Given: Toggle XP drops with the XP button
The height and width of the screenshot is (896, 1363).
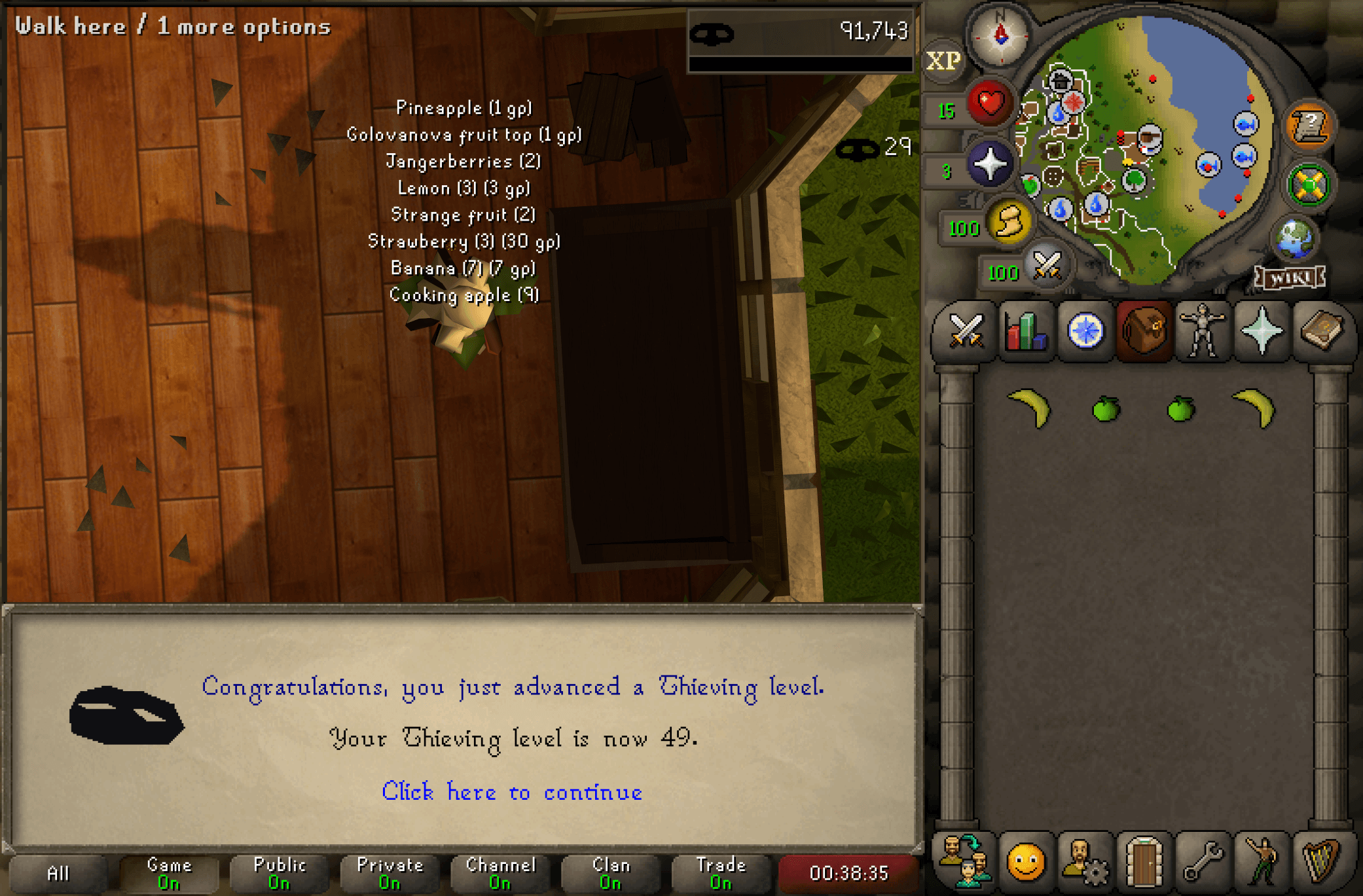Looking at the screenshot, I should coord(943,60).
